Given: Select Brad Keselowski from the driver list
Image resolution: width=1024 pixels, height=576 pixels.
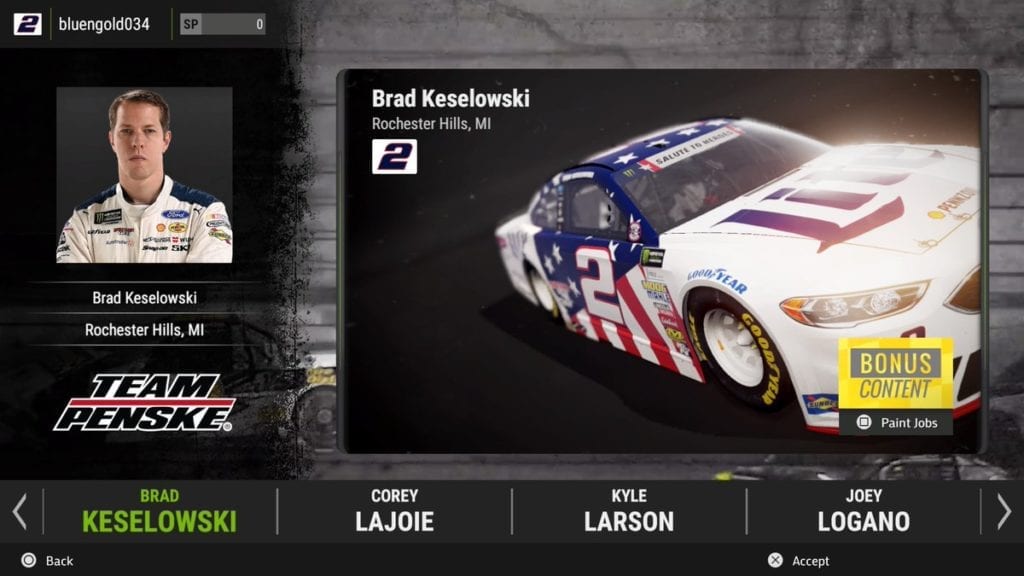Looking at the screenshot, I should tap(159, 511).
